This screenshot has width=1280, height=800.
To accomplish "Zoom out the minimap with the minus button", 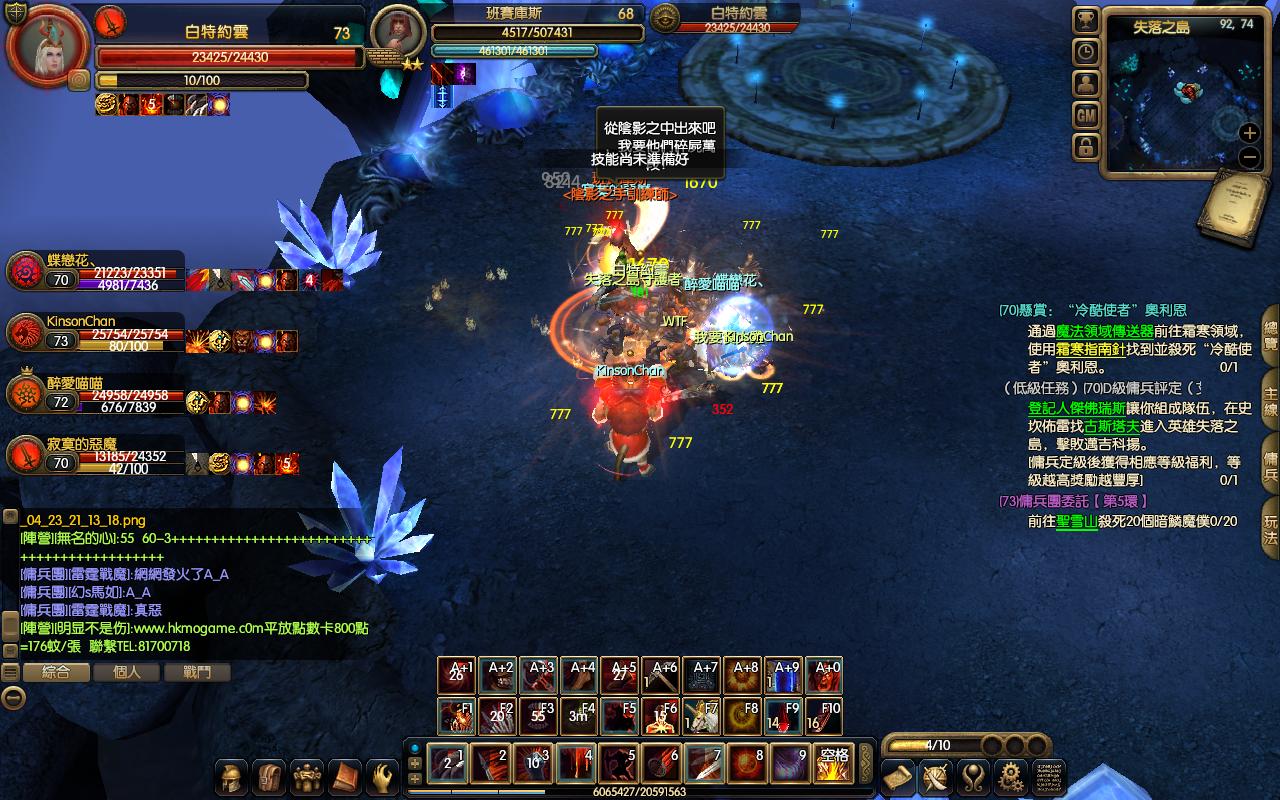I will tap(1249, 157).
